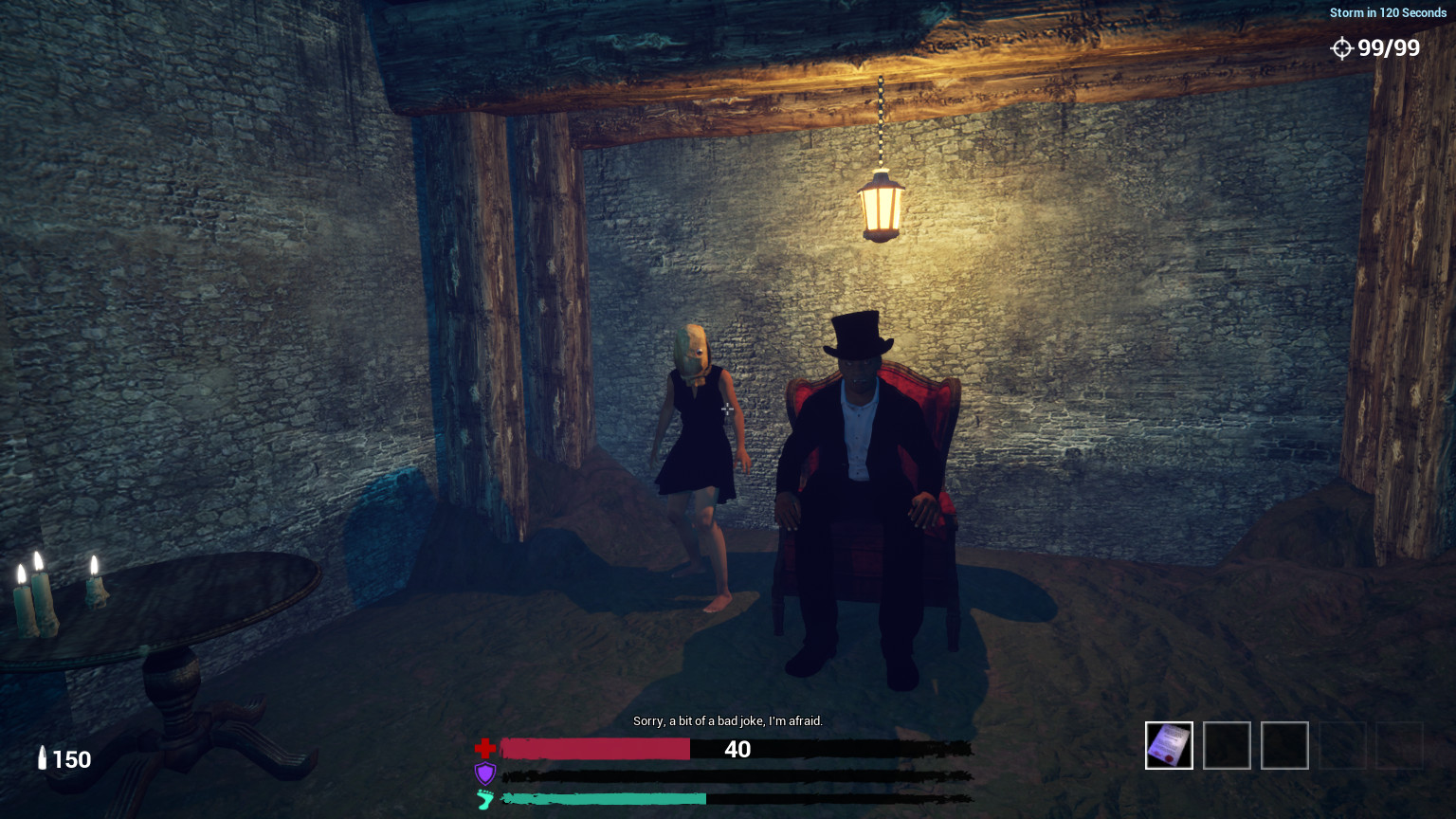Select the document item in the first inventory slot
Screen dimensions: 1456x819
pyautogui.click(x=1169, y=746)
